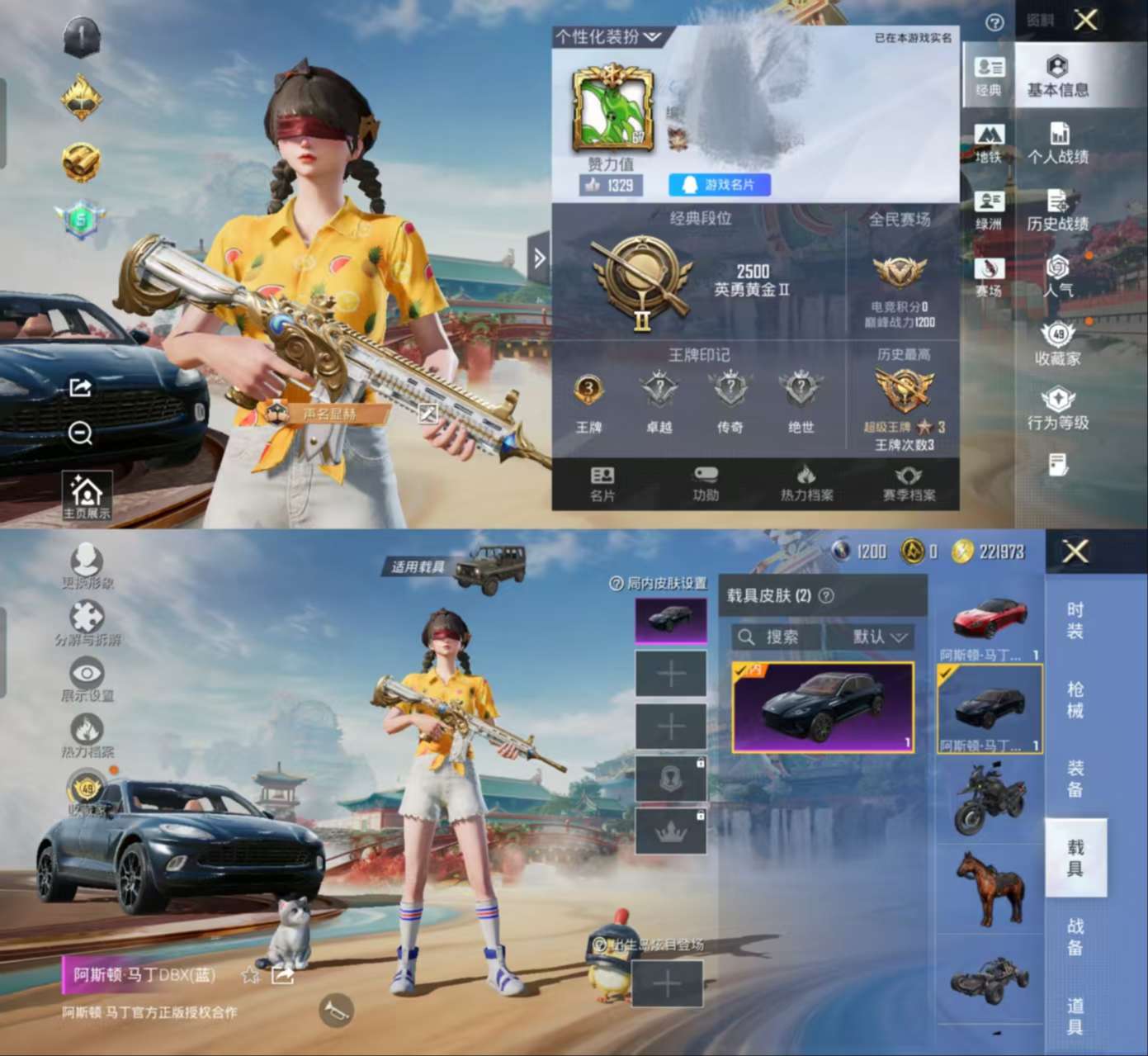This screenshot has width=1148, height=1056.
Task: Click 更换形象 change appearance icon
Action: 87,566
